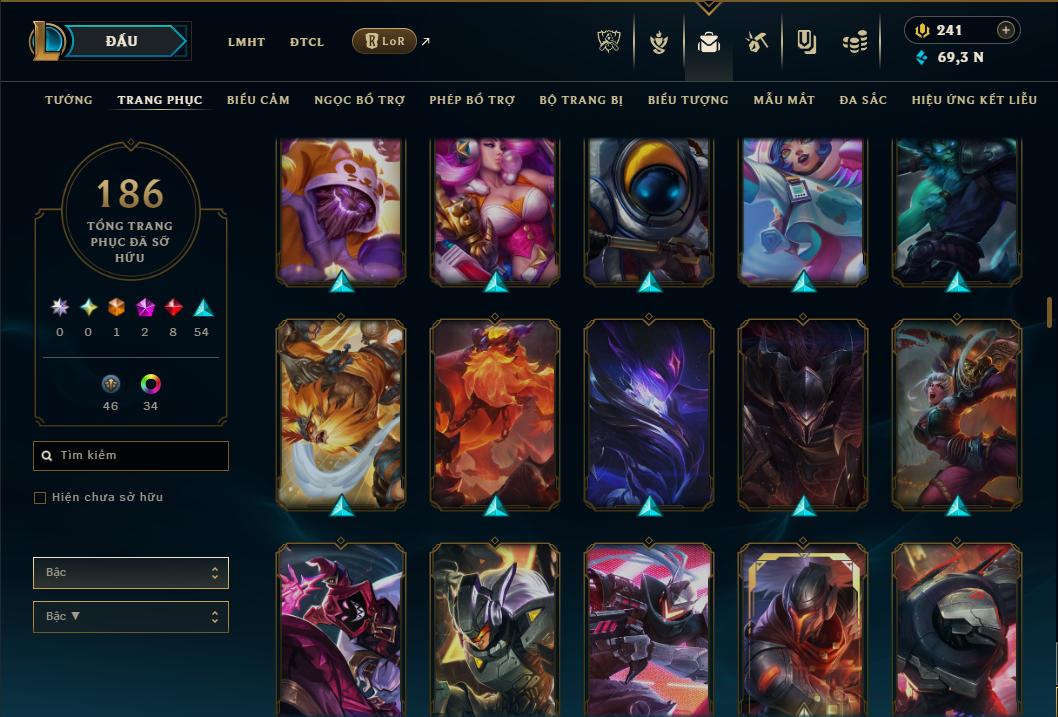Open HIỆU ỨNG KẾT LIỄU tab
Screen dimensions: 1058x717
974,100
